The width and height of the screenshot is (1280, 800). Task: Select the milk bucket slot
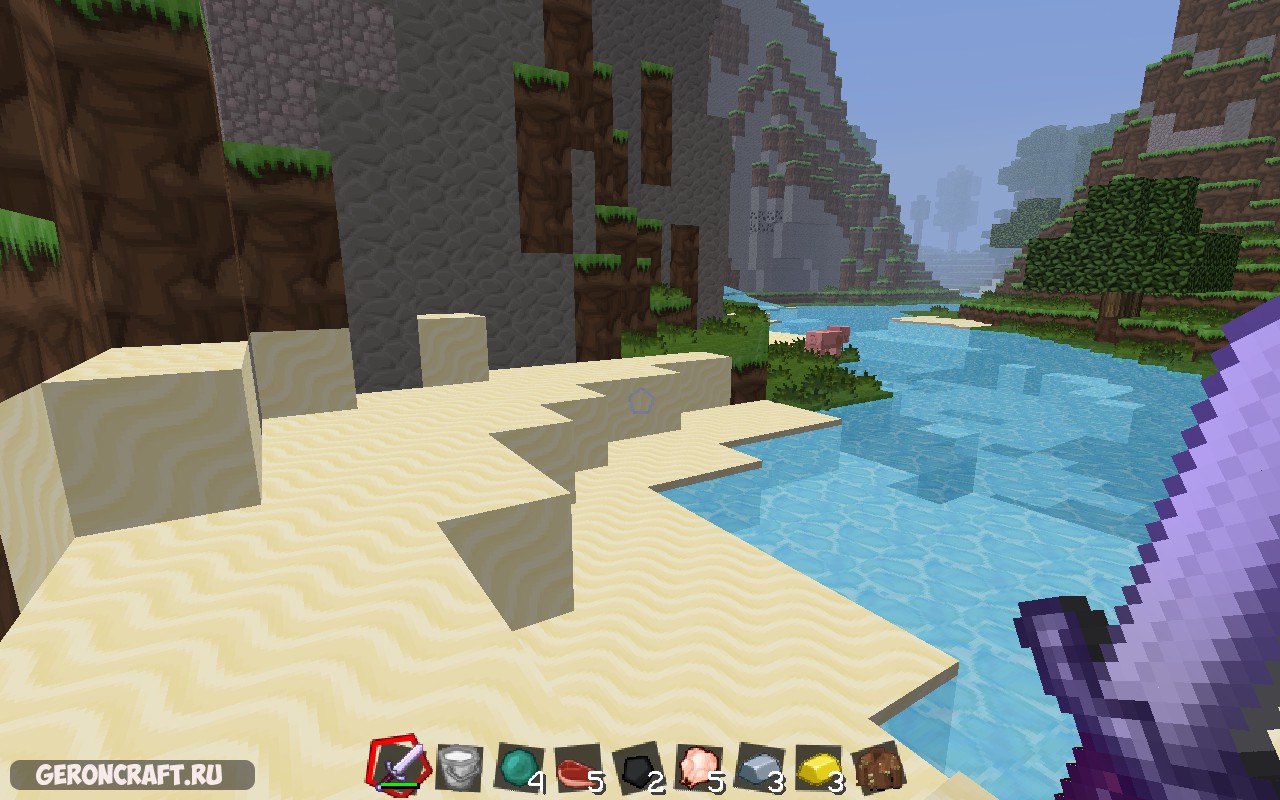point(459,768)
